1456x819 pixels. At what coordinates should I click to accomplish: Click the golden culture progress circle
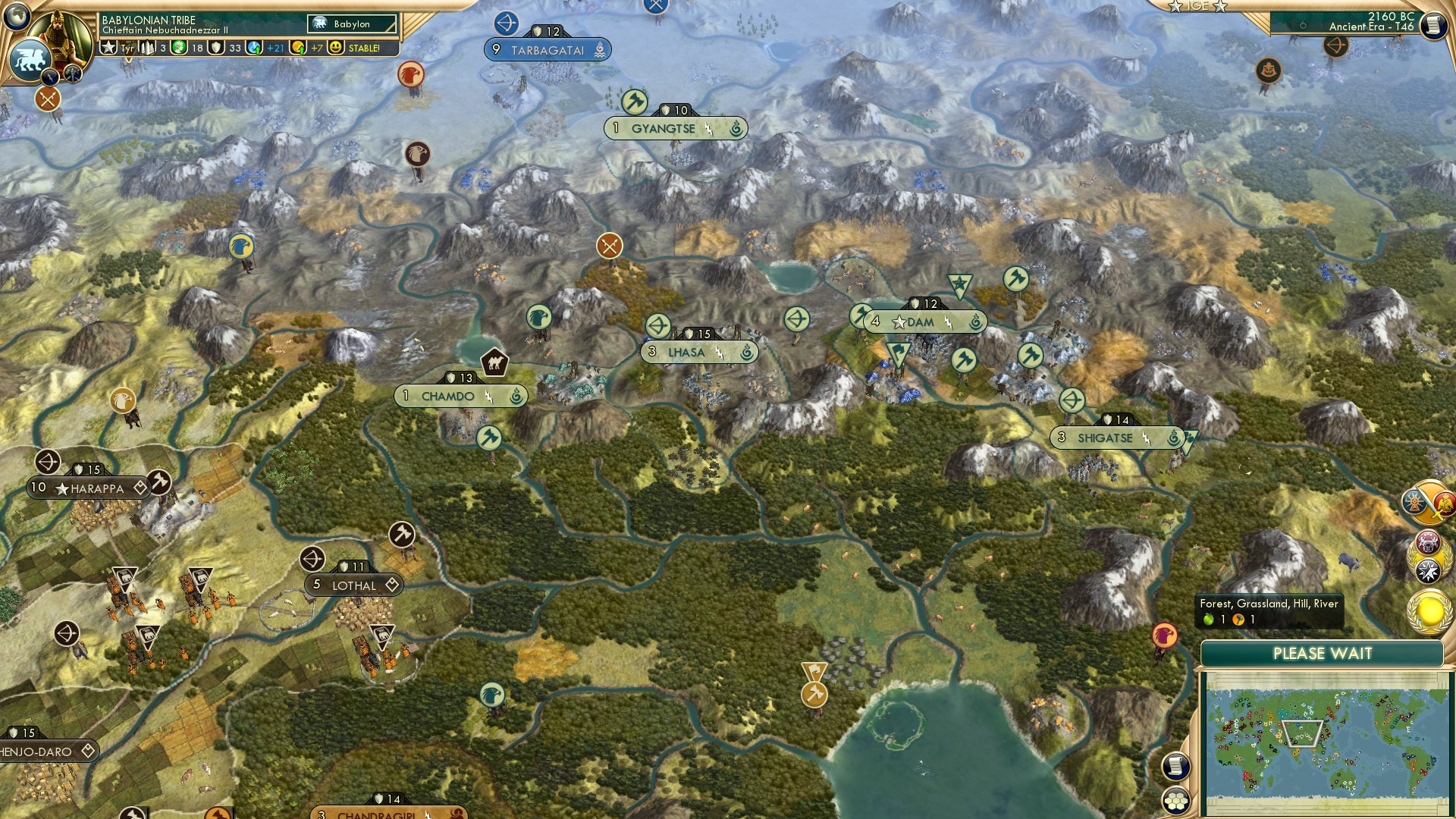point(1429,610)
